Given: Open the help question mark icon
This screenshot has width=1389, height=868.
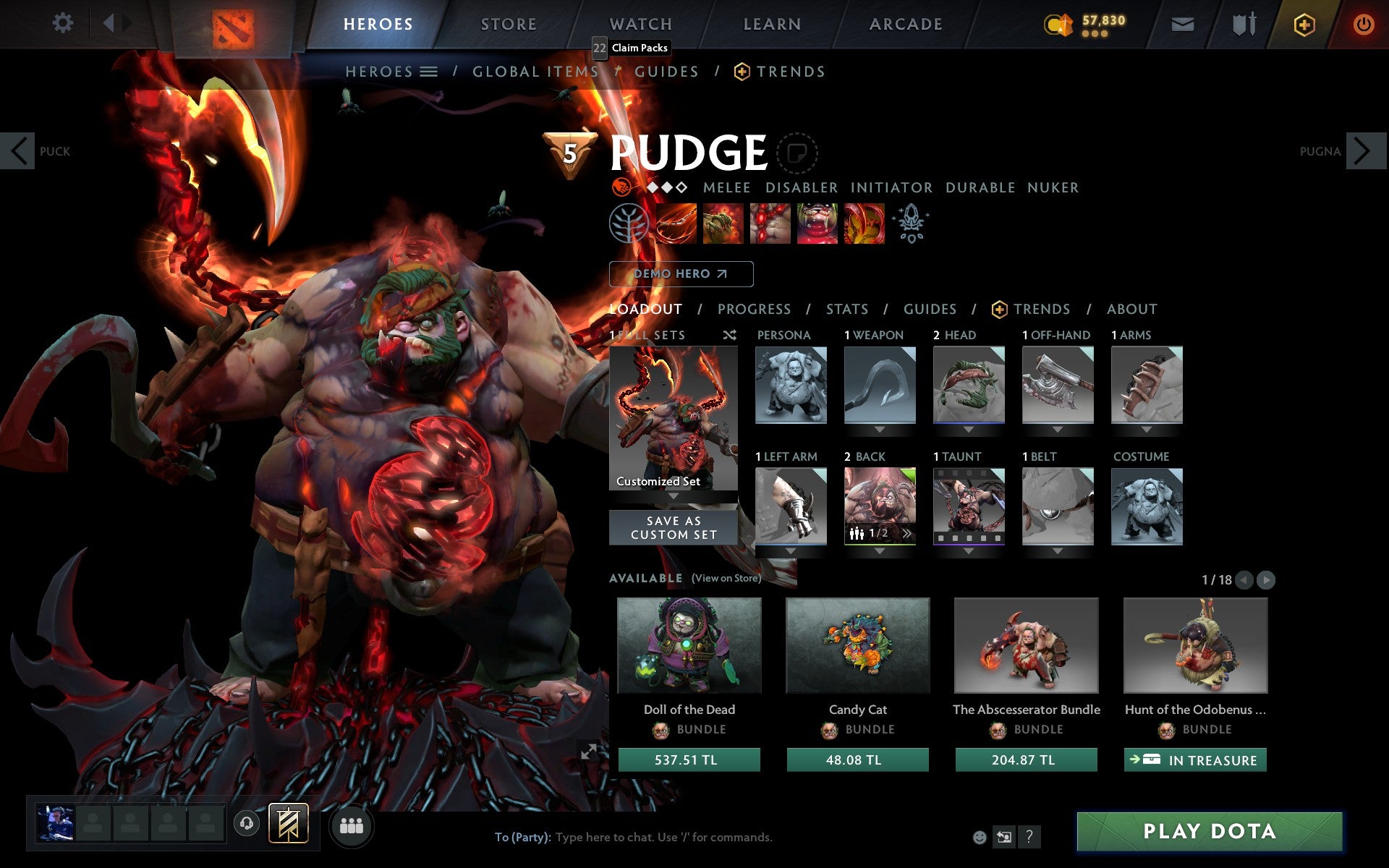Looking at the screenshot, I should click(x=1029, y=837).
